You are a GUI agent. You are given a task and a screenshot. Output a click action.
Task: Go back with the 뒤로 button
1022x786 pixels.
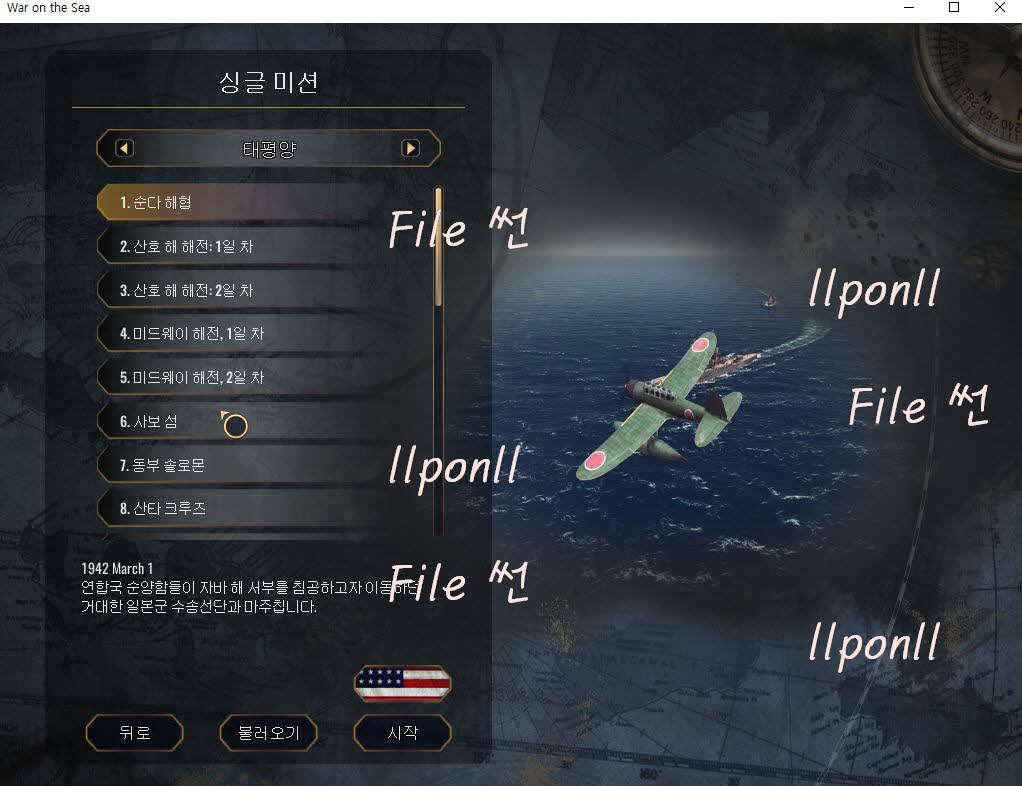pyautogui.click(x=135, y=733)
